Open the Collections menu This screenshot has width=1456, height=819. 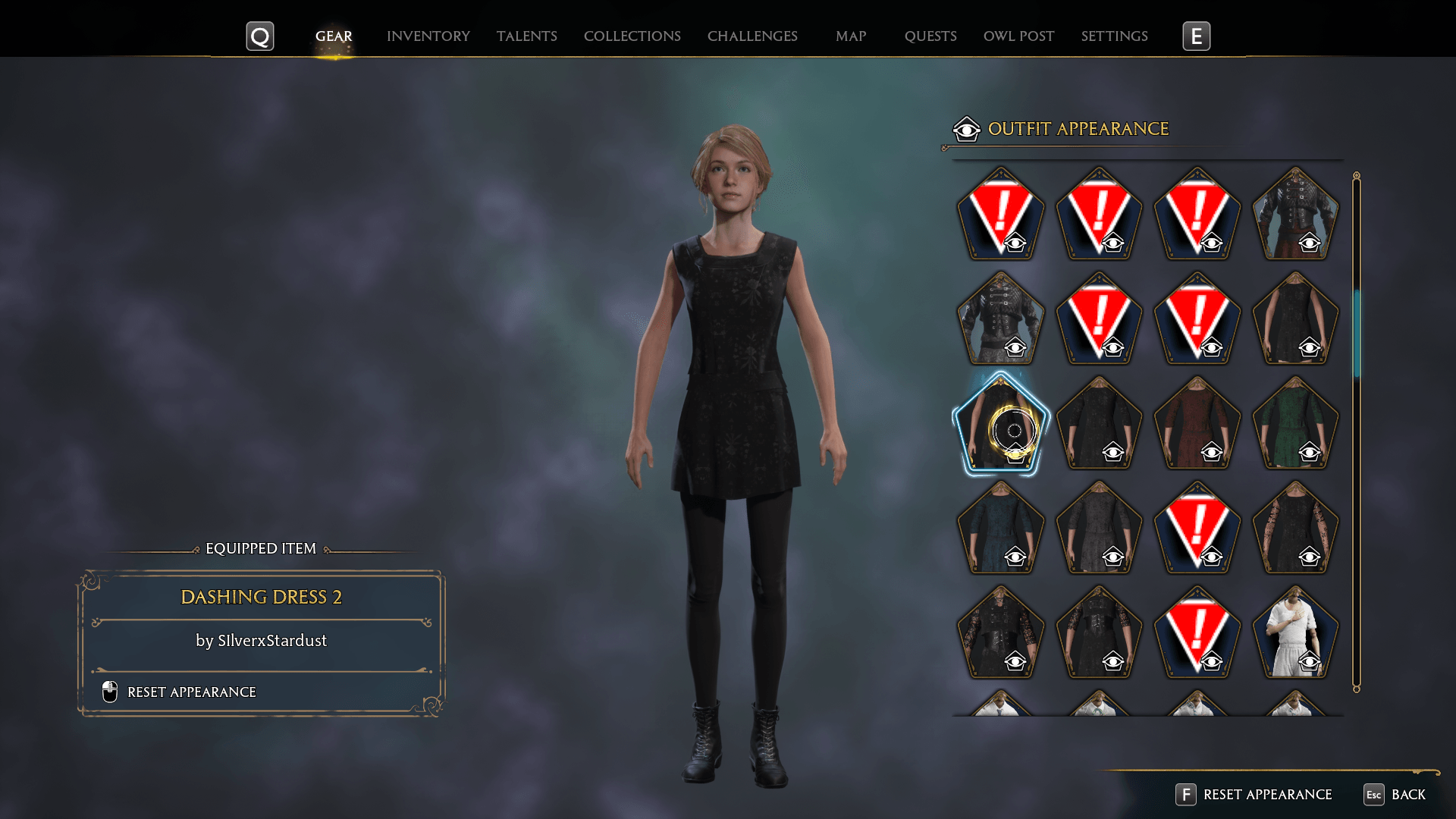[632, 36]
